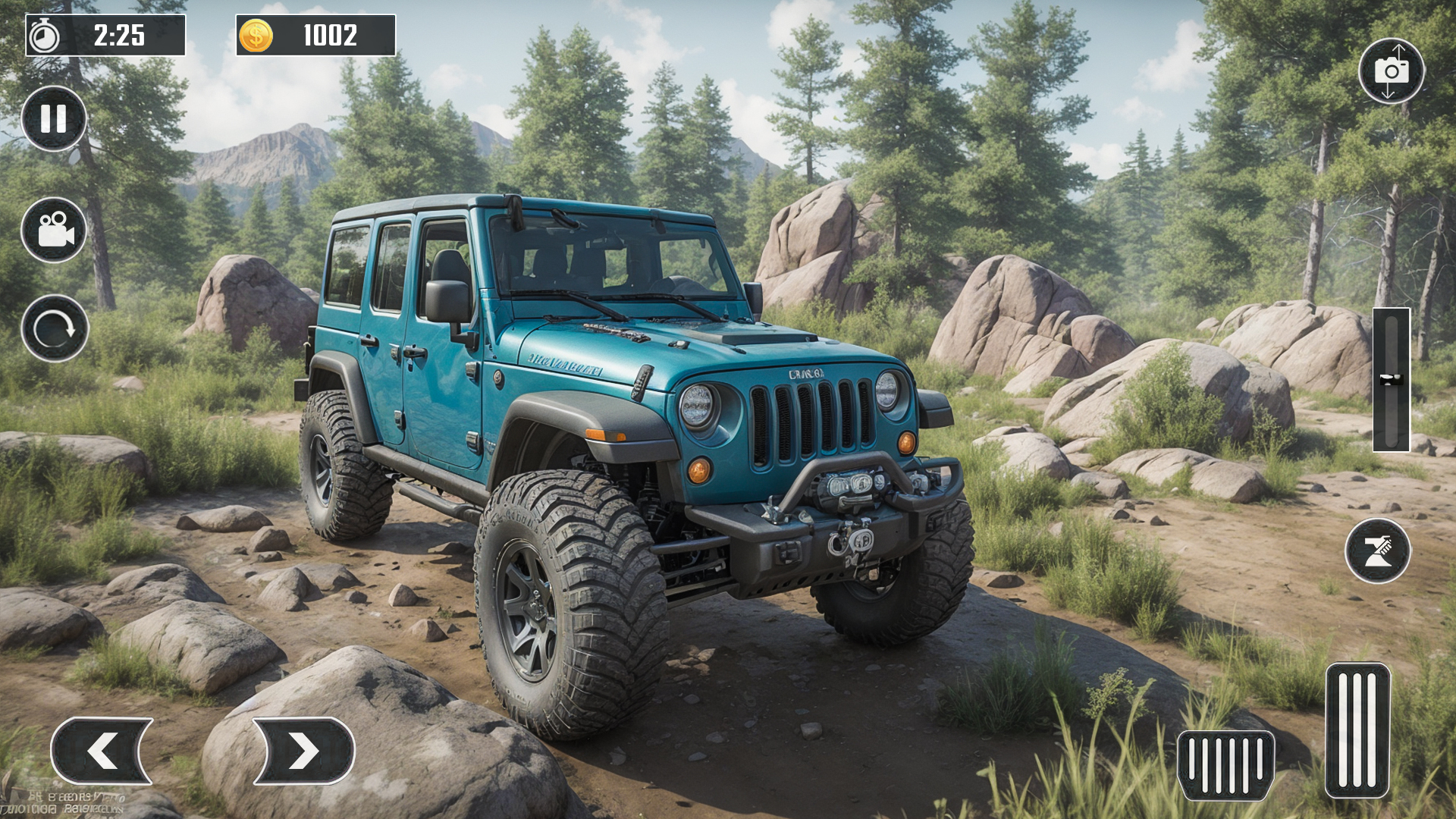This screenshot has width=1456, height=819.
Task: Steer left with the left arrow button
Action: coord(102,751)
